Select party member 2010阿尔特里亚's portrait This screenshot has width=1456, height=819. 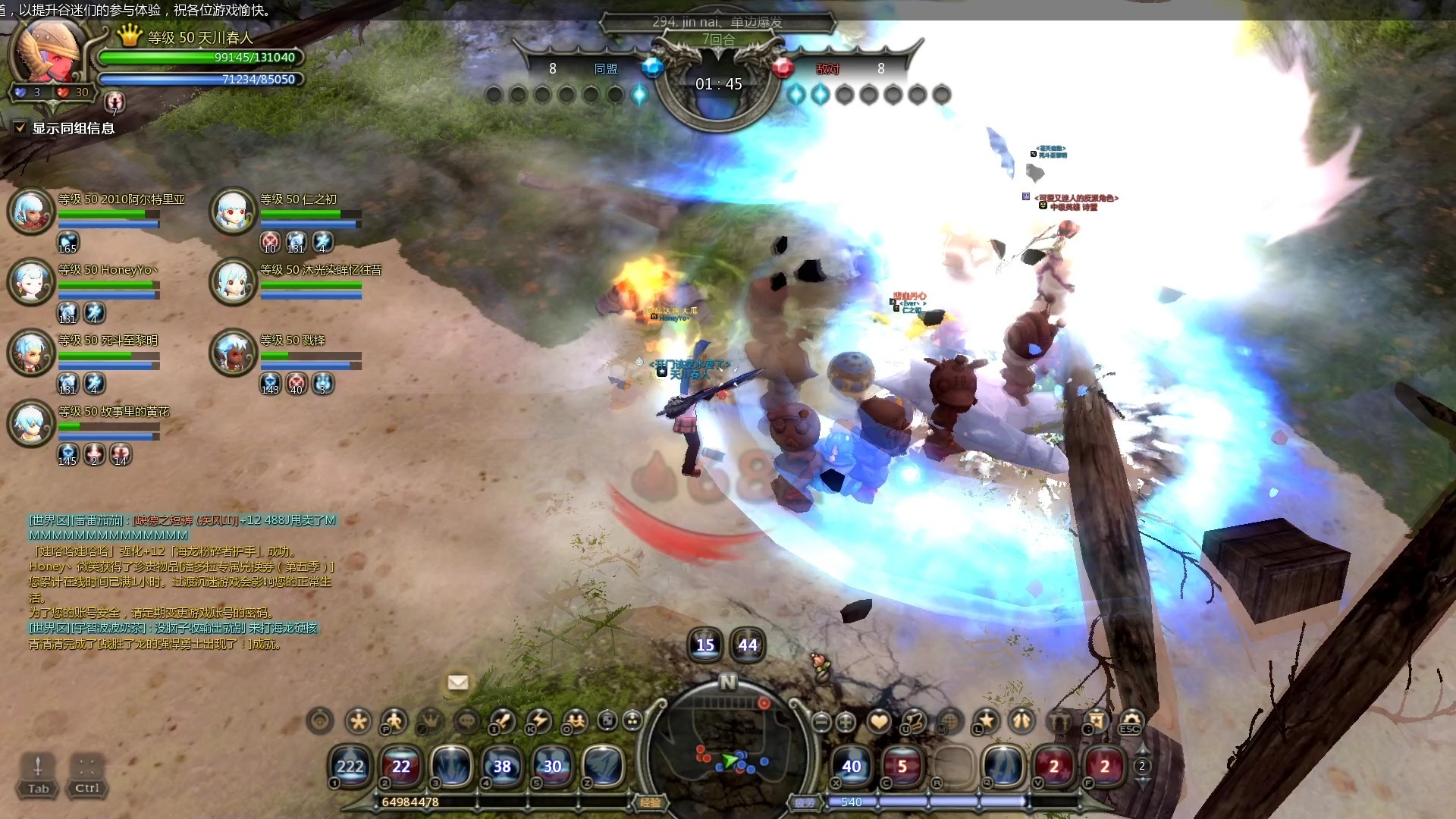coord(31,210)
